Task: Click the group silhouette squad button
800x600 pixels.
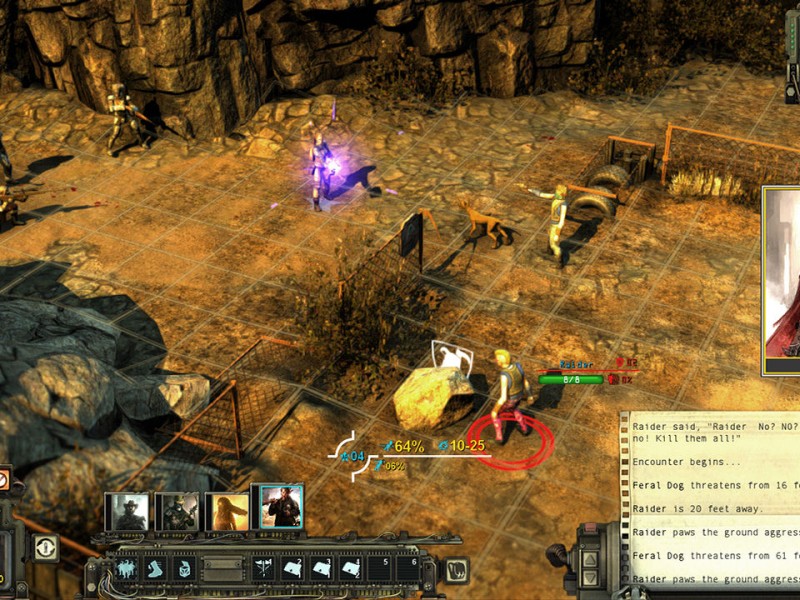Action: point(128,569)
